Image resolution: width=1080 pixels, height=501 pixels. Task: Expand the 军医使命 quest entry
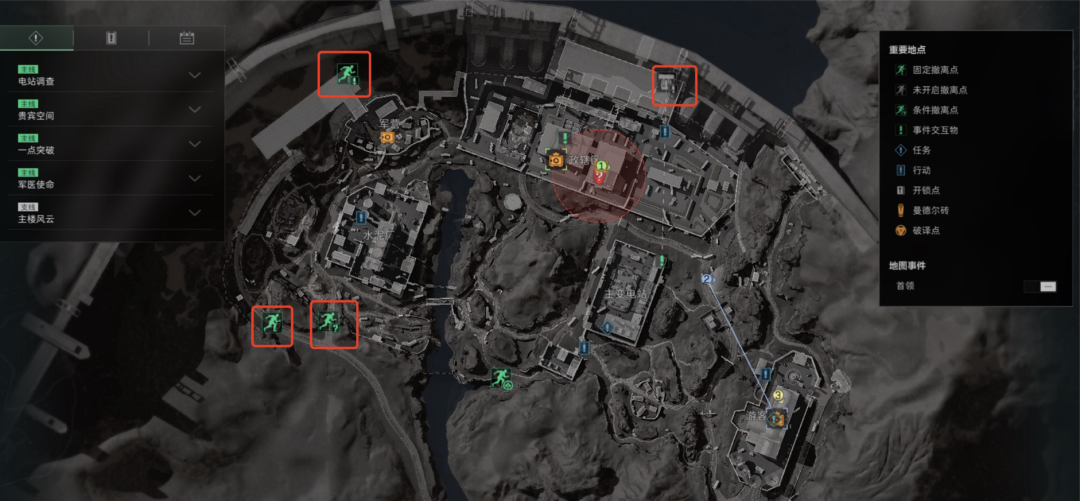[195, 178]
